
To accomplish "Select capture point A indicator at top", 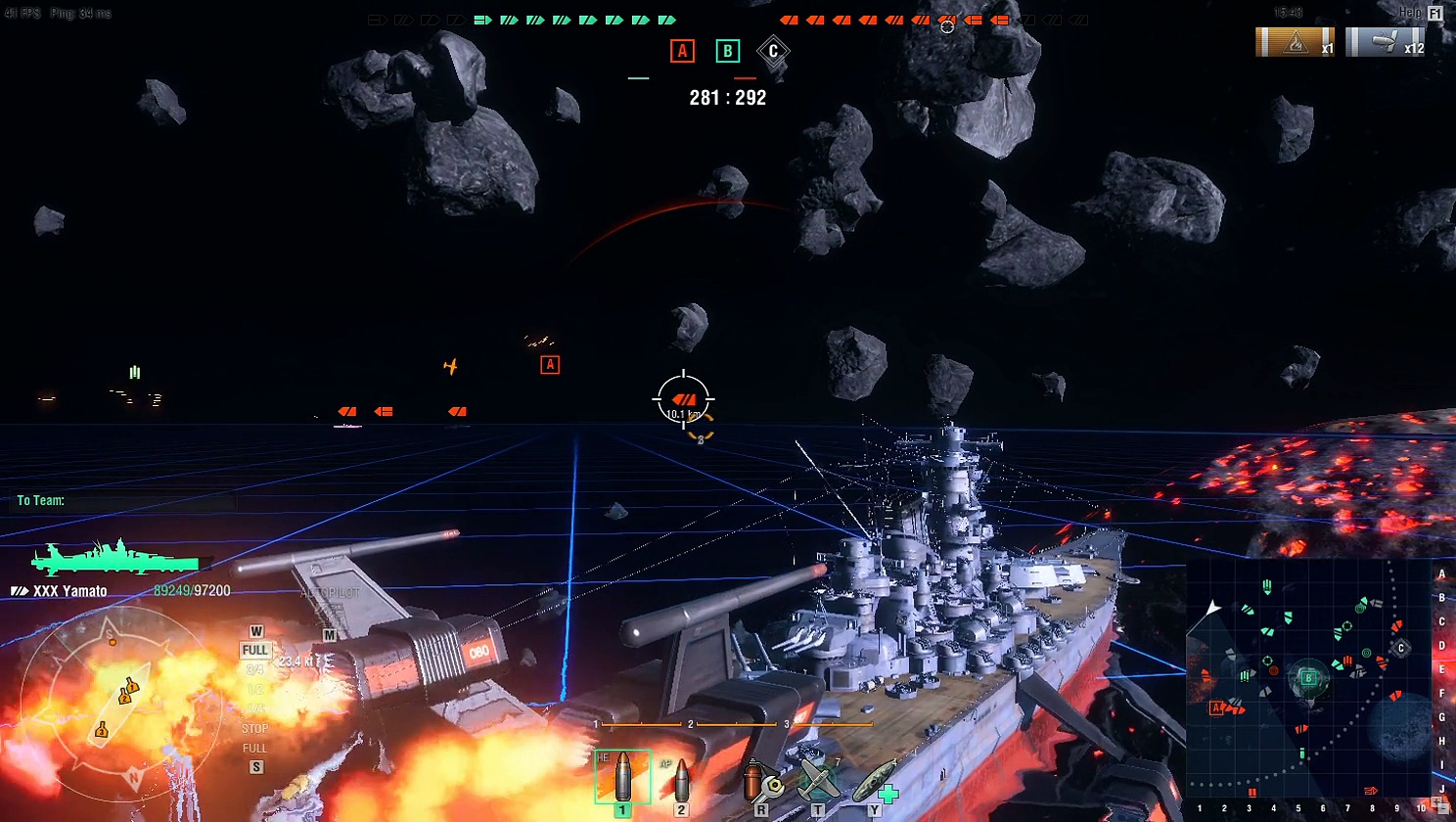I will 682,51.
